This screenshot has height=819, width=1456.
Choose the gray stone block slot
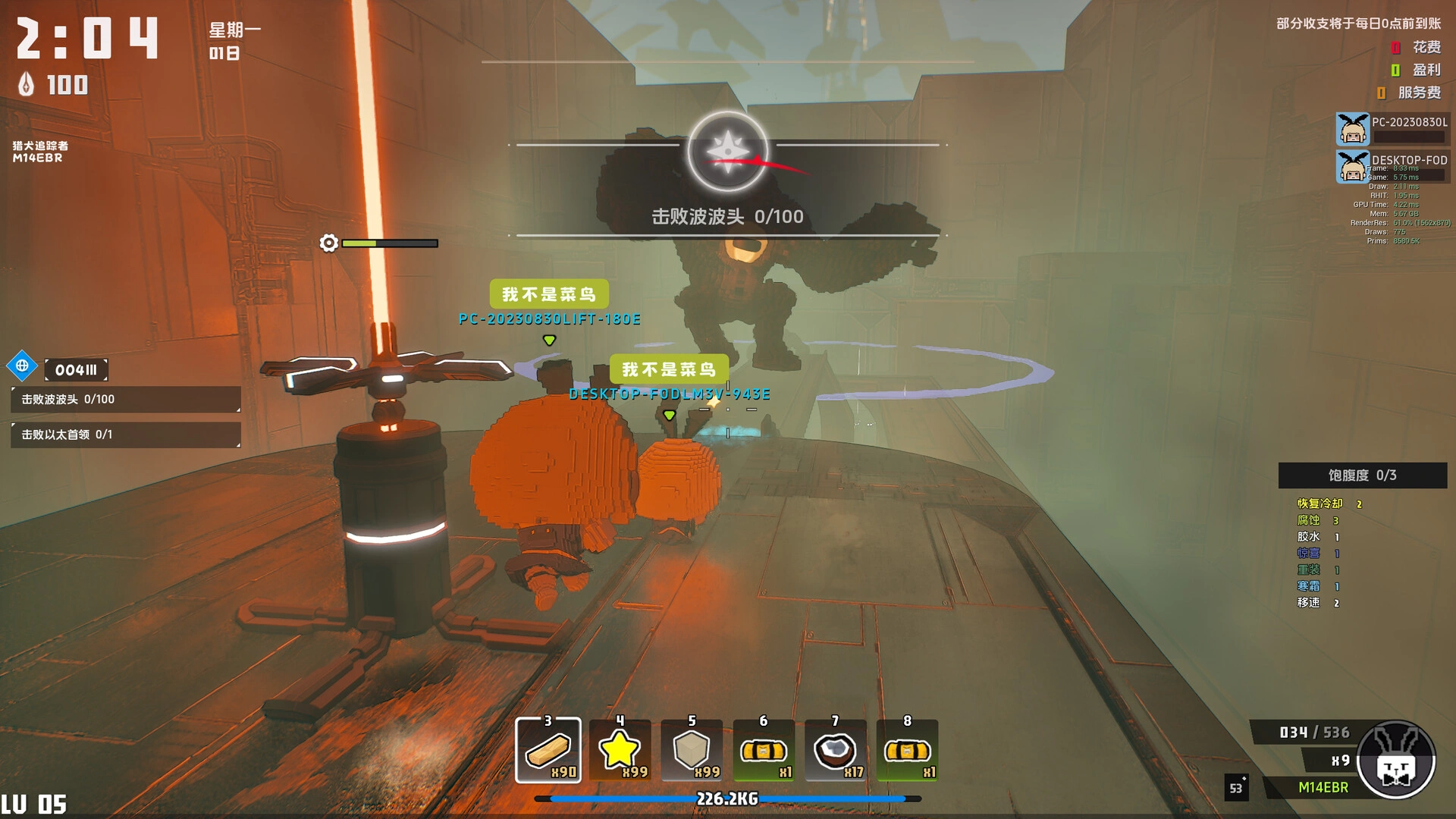[x=692, y=750]
